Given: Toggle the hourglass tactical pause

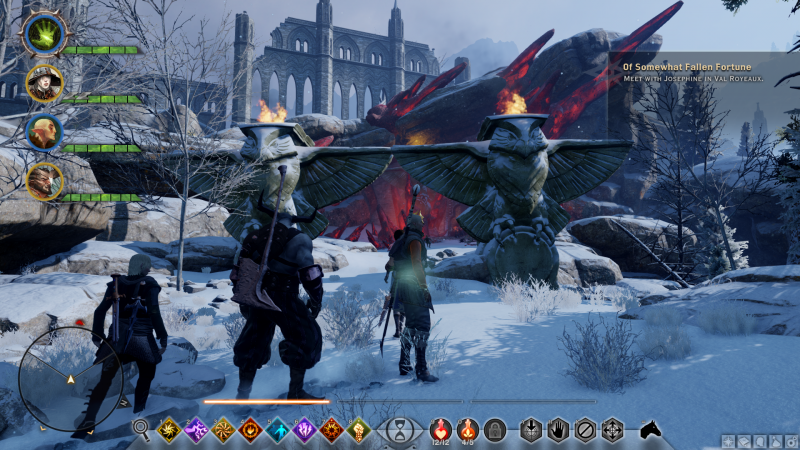Looking at the screenshot, I should coord(400,431).
